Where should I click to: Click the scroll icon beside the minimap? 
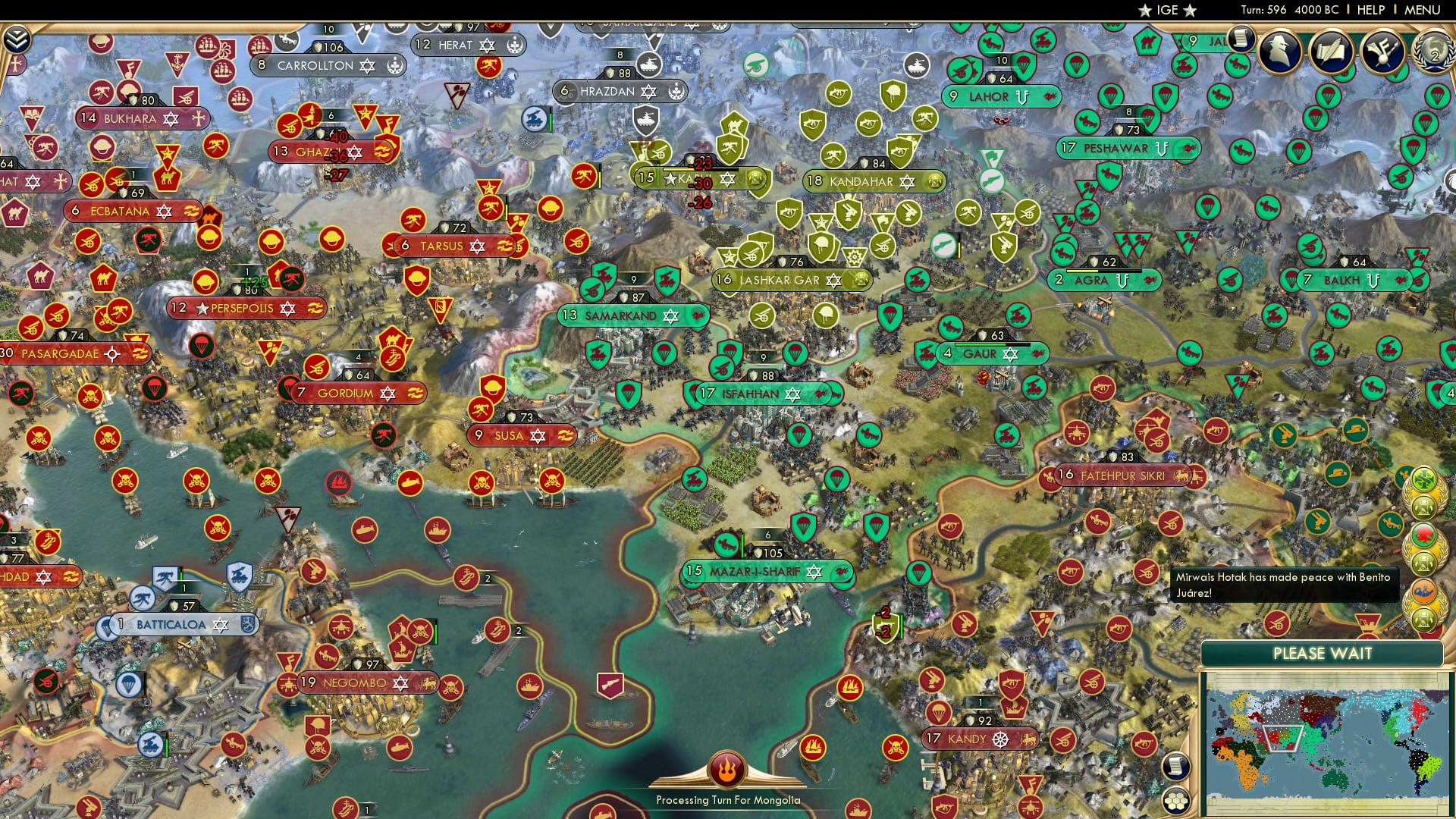pyautogui.click(x=1175, y=766)
